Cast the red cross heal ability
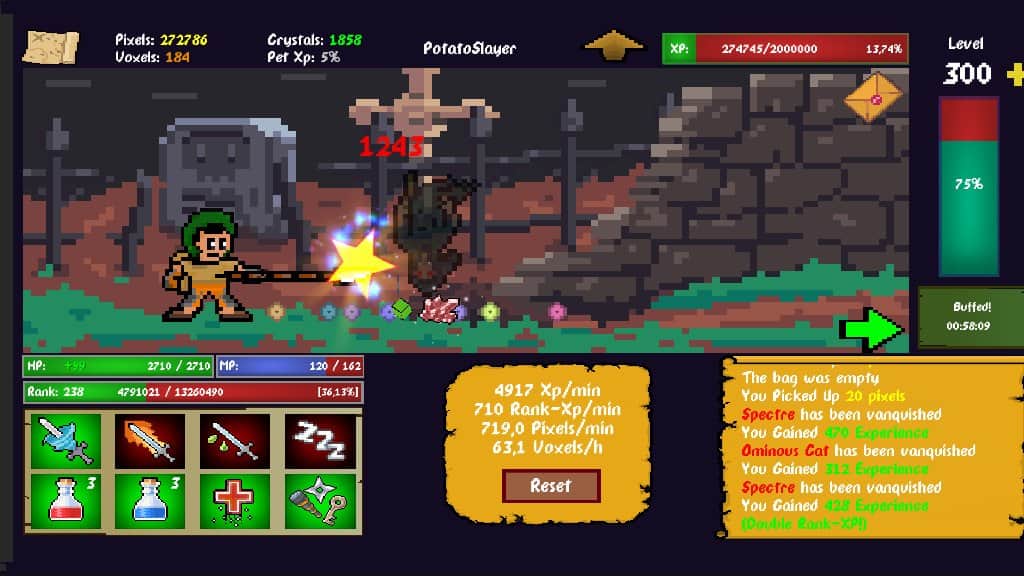Image resolution: width=1024 pixels, height=576 pixels. (235, 498)
